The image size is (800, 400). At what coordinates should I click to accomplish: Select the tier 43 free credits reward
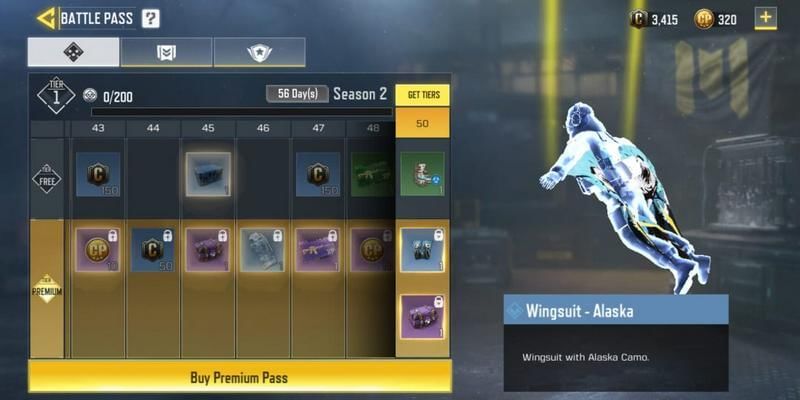pyautogui.click(x=98, y=175)
